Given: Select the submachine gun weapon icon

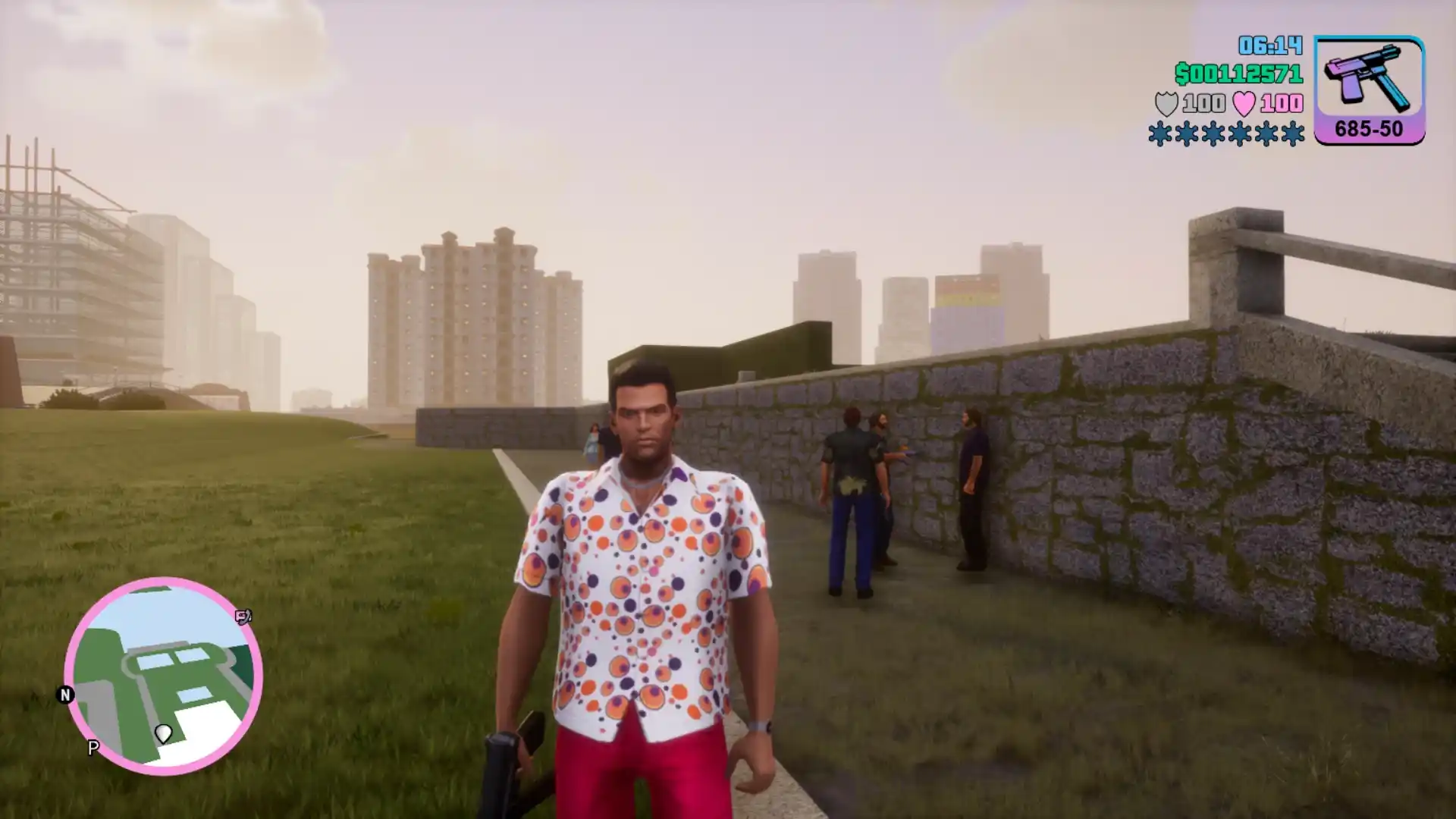Looking at the screenshot, I should 1369,78.
